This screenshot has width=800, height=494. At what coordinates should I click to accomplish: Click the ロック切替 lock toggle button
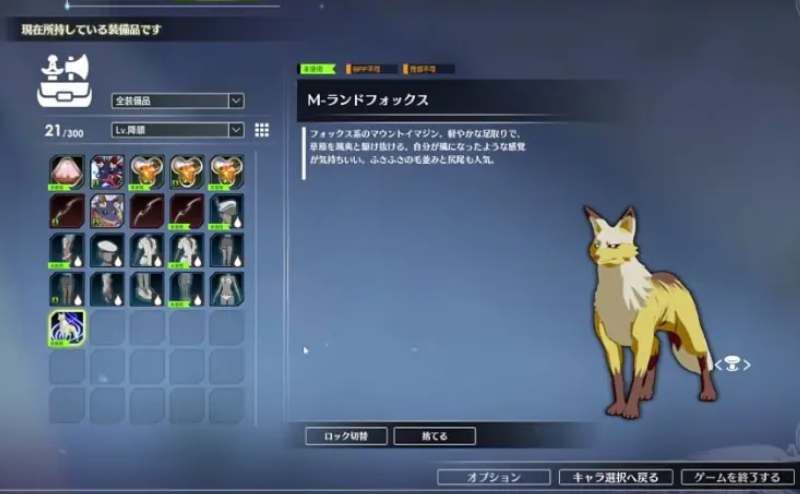click(345, 436)
